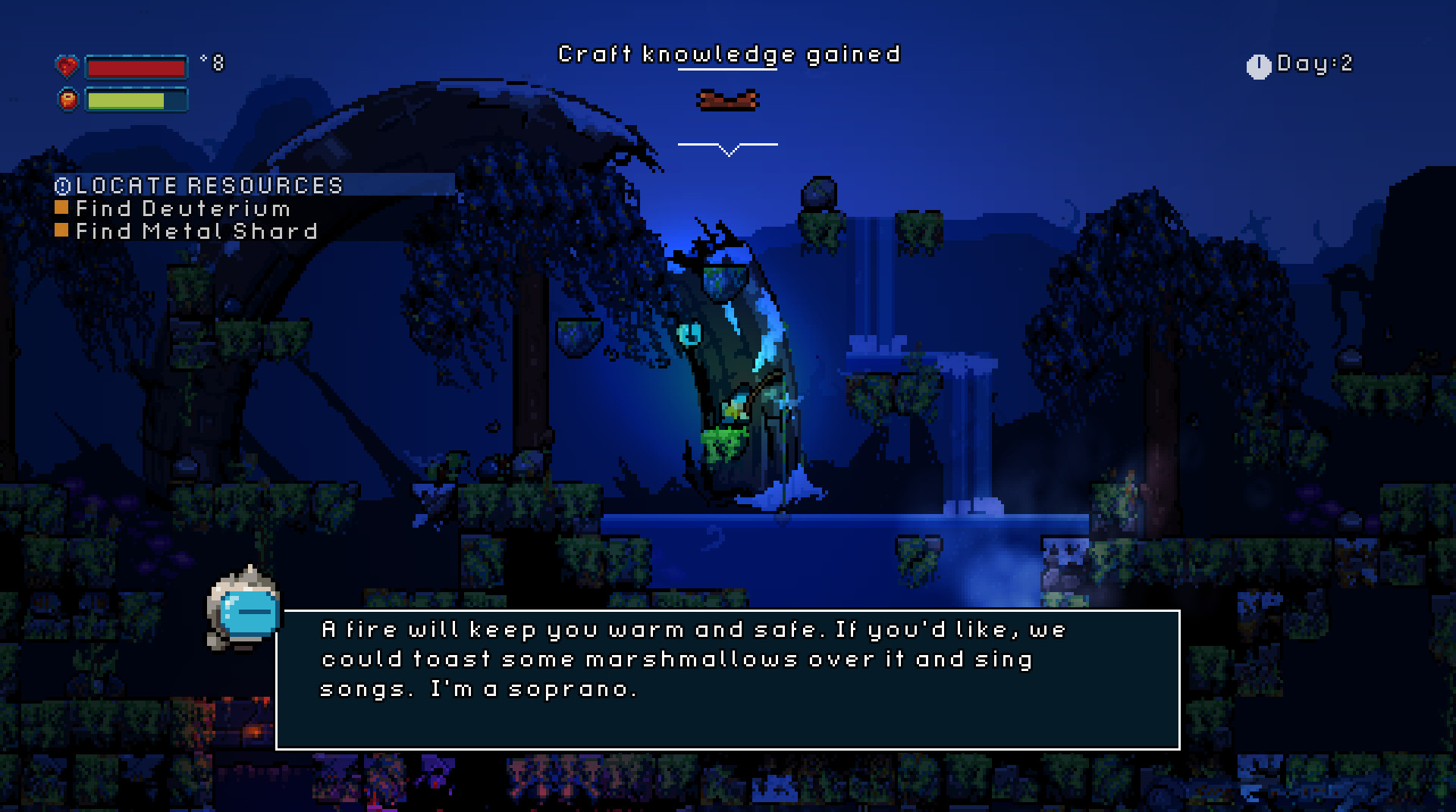Click the clock icon next to Day:2
This screenshot has width=1456, height=812.
tap(1258, 66)
